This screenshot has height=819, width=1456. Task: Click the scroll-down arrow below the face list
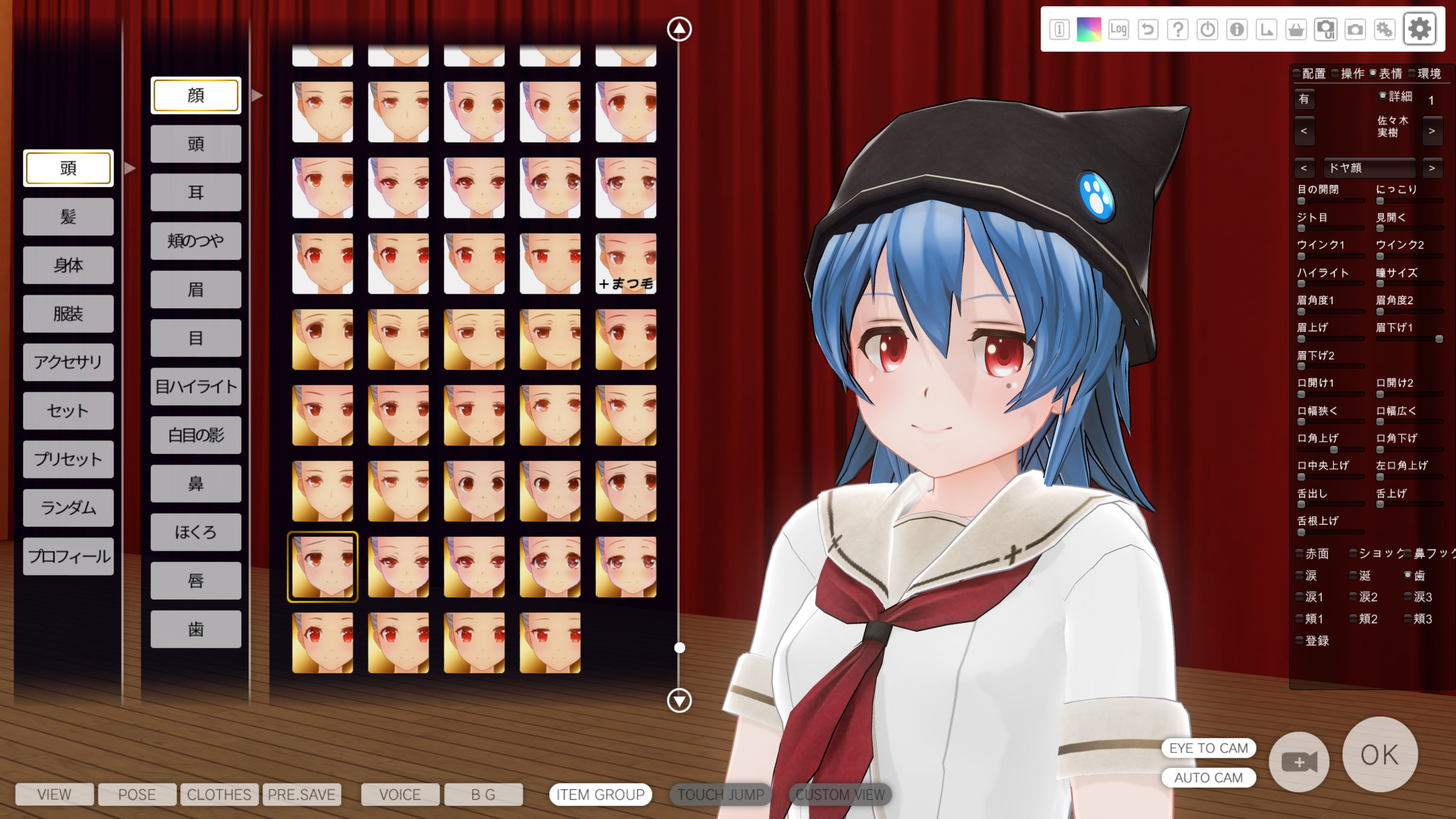pyautogui.click(x=679, y=700)
